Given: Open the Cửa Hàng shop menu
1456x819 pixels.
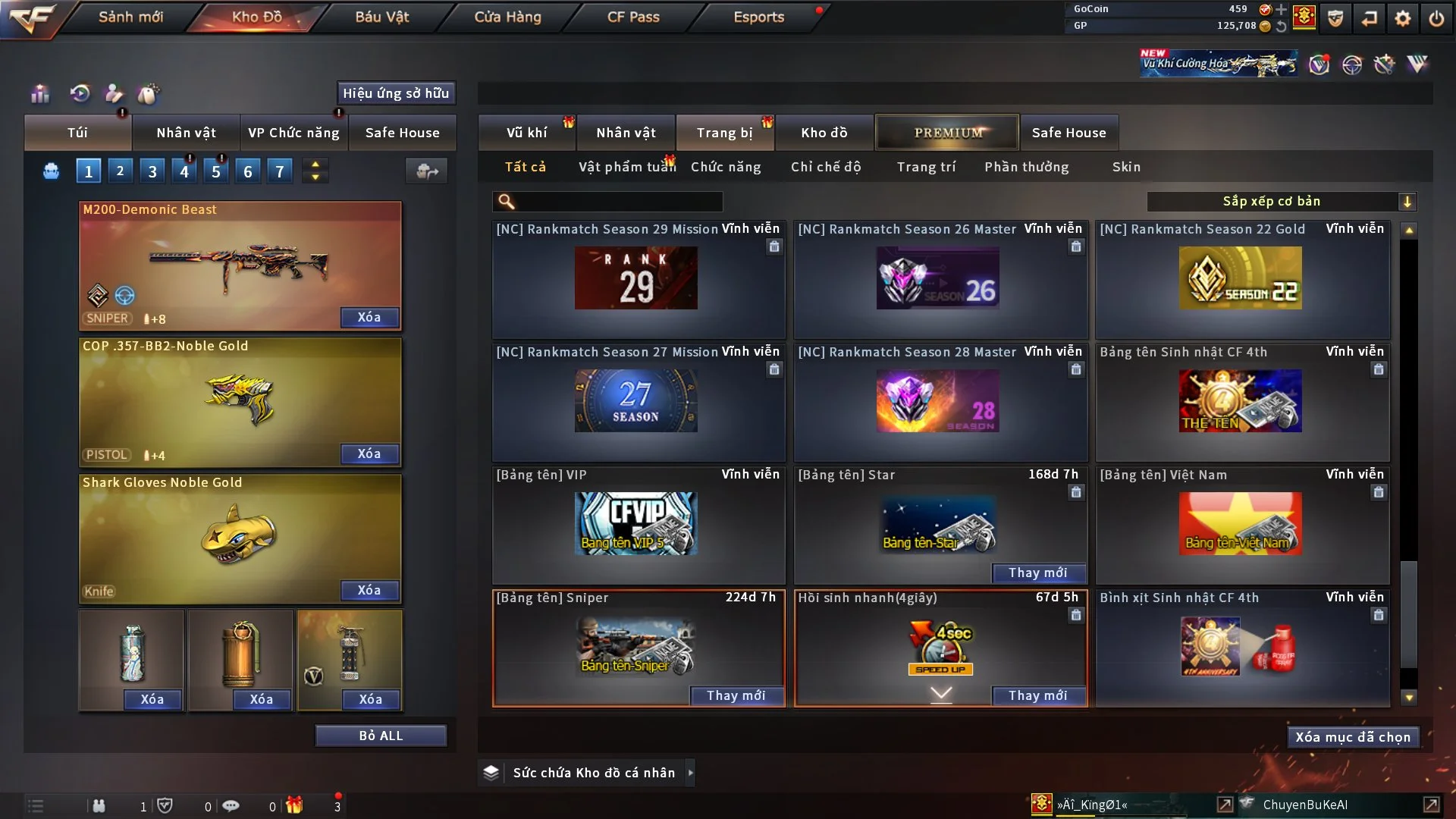Looking at the screenshot, I should [x=507, y=17].
